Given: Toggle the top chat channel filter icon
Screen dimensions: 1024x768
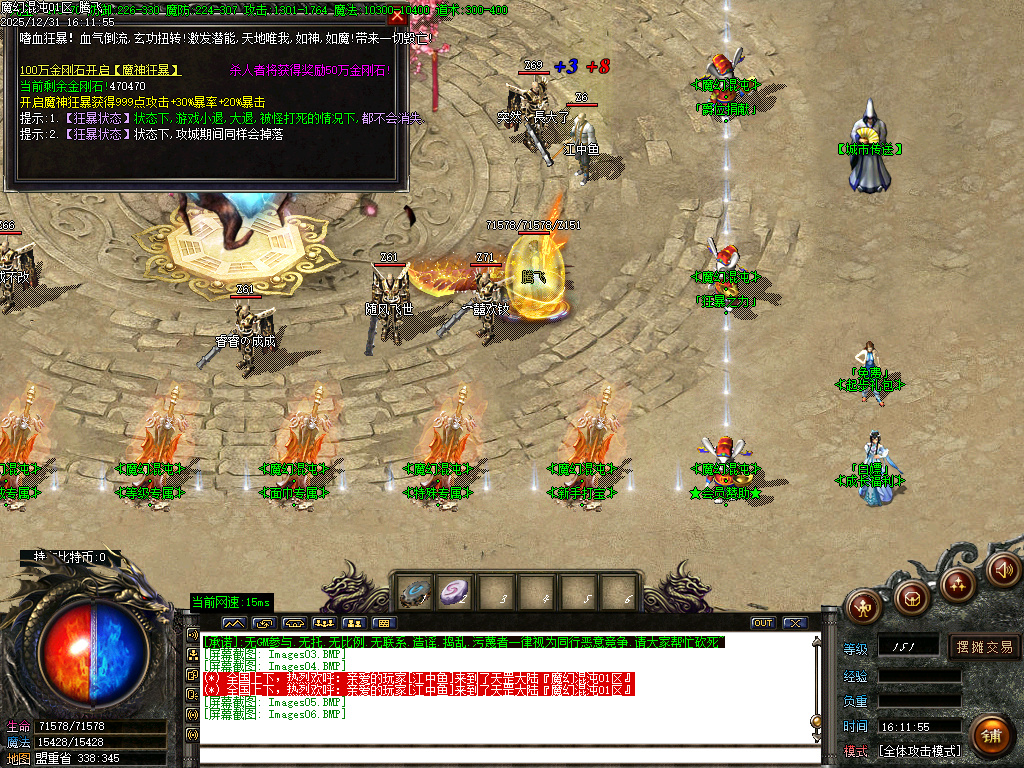Looking at the screenshot, I should coord(193,635).
